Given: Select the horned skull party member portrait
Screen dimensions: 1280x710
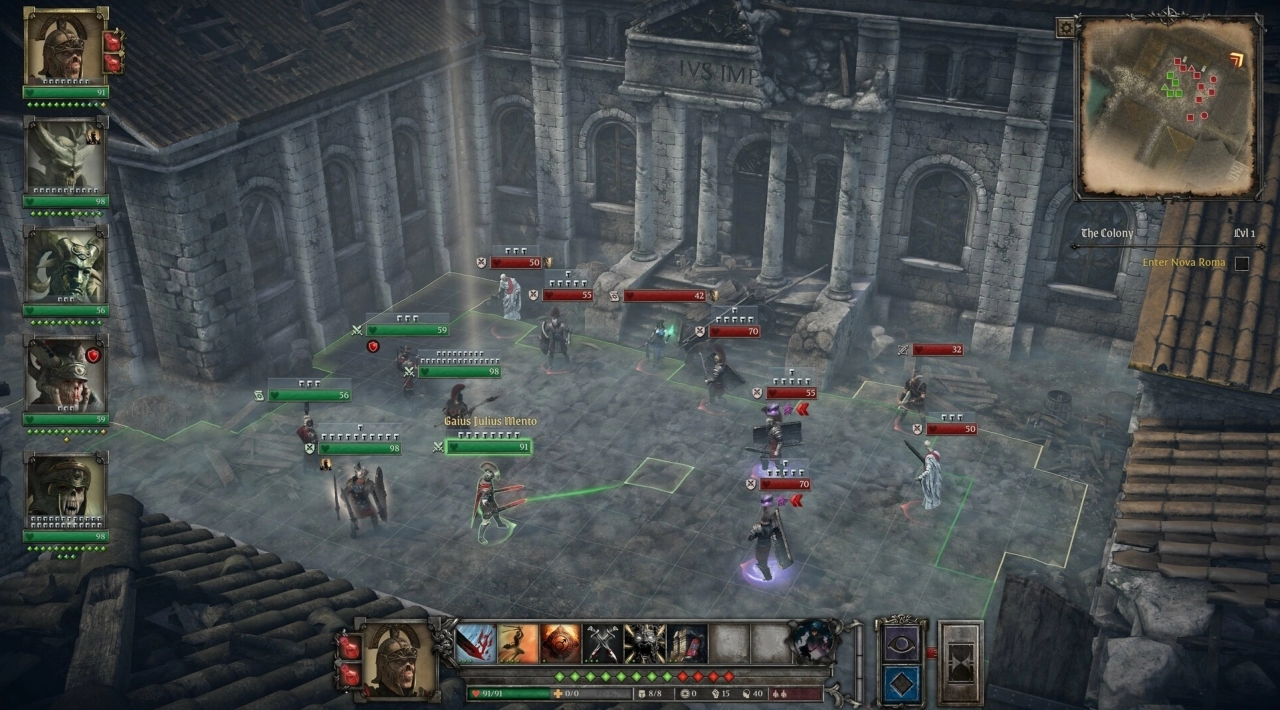Looking at the screenshot, I should 65,157.
